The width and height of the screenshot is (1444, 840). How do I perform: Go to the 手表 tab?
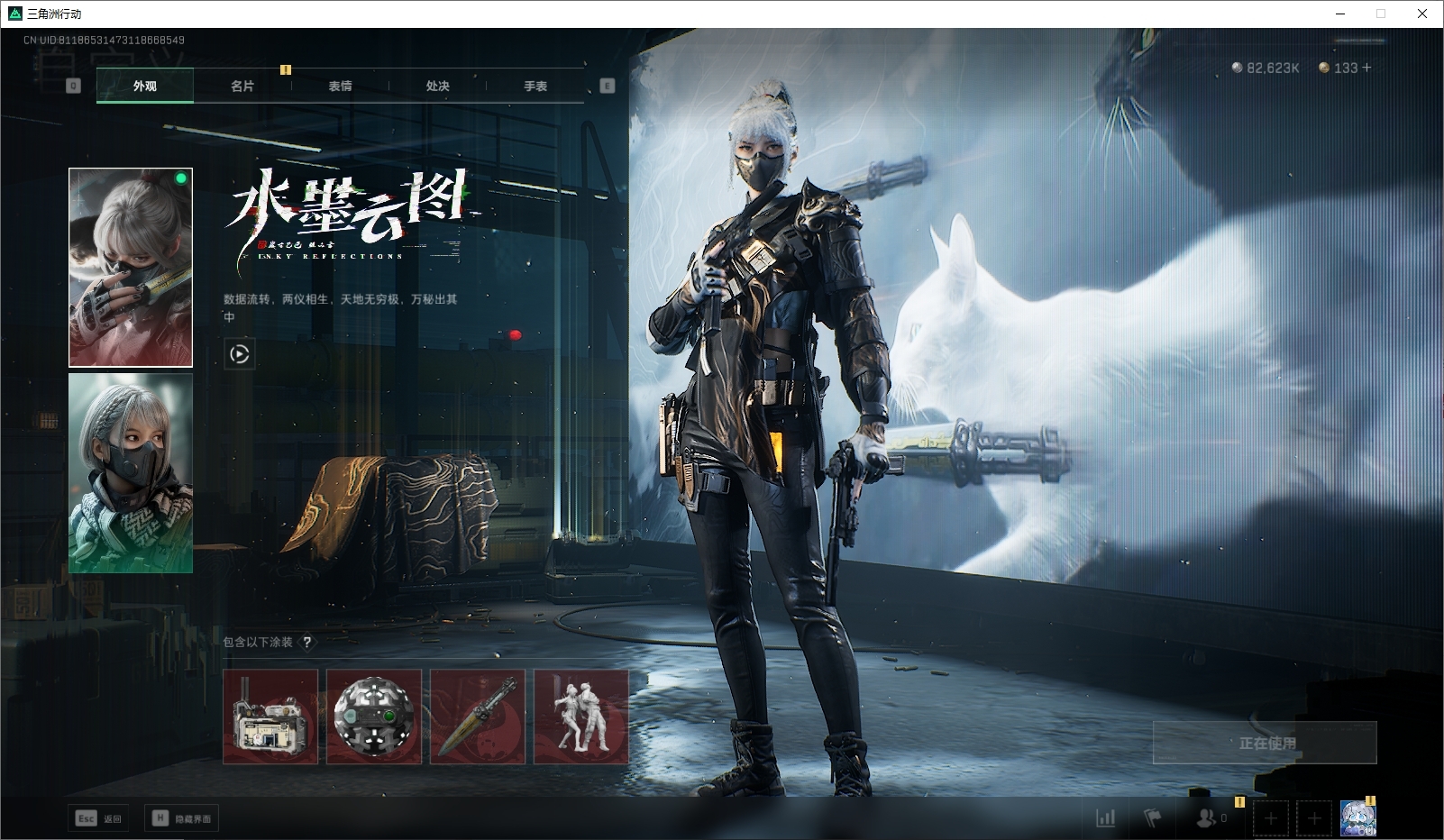coord(535,87)
